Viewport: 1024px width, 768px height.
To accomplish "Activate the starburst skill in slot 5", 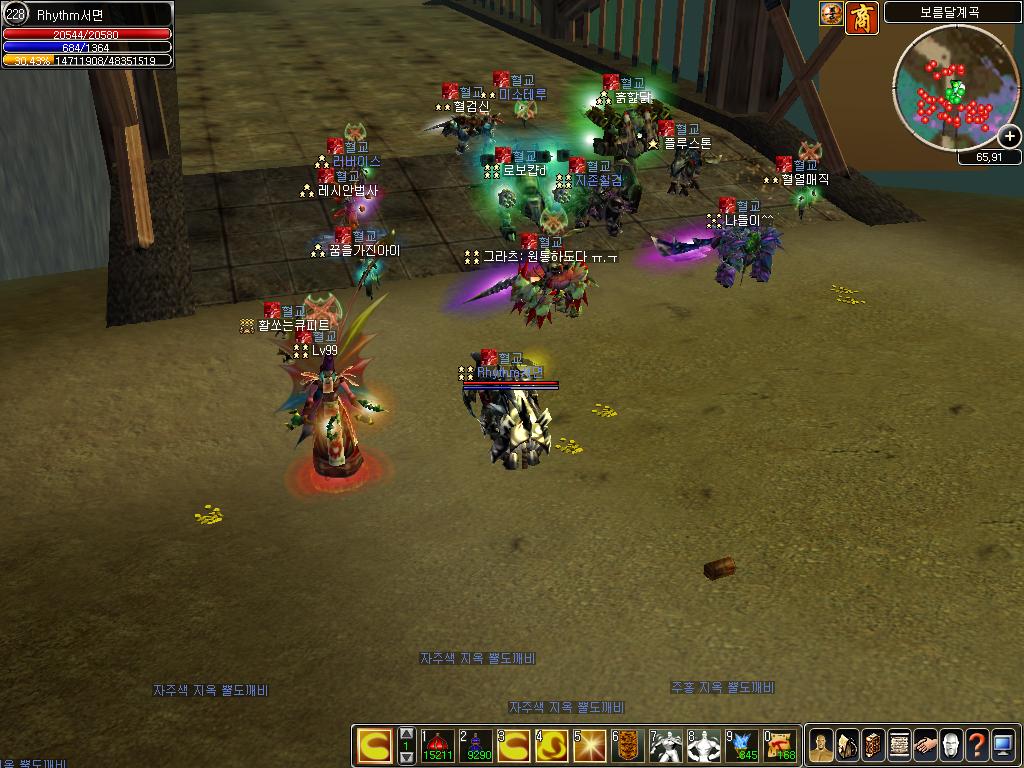I will pyautogui.click(x=590, y=746).
